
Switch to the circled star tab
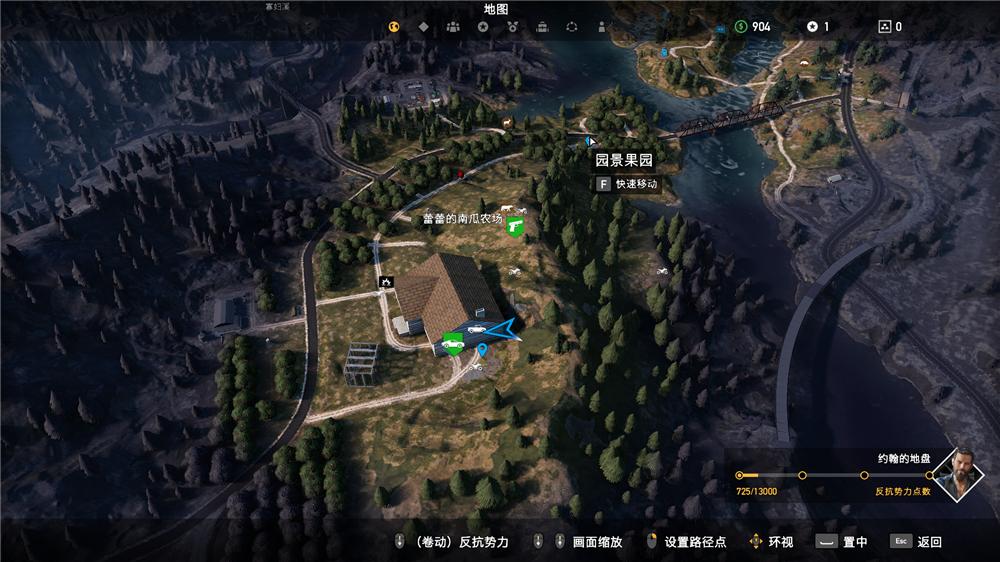point(483,27)
